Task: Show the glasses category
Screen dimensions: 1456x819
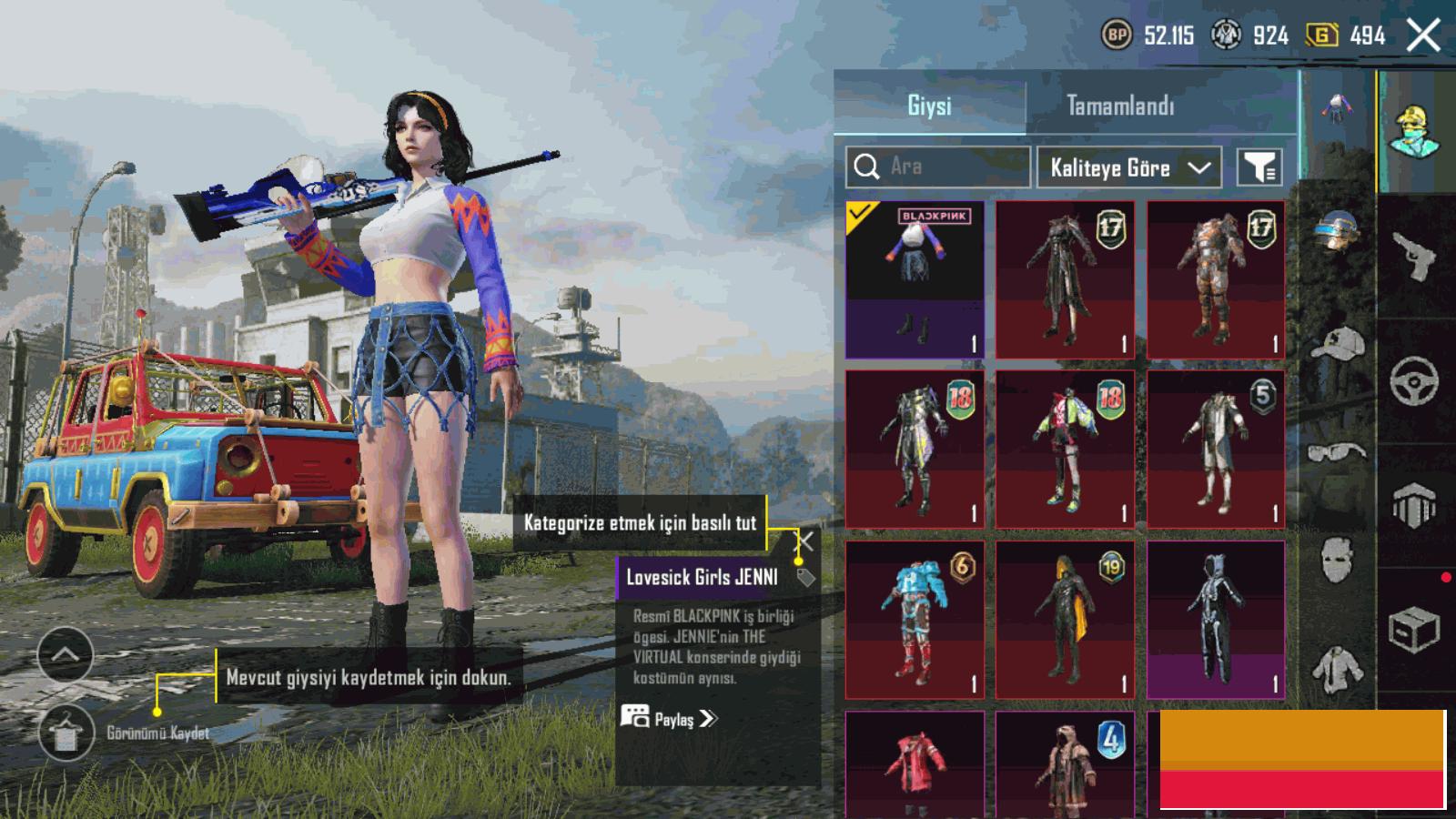Action: pyautogui.click(x=1336, y=451)
